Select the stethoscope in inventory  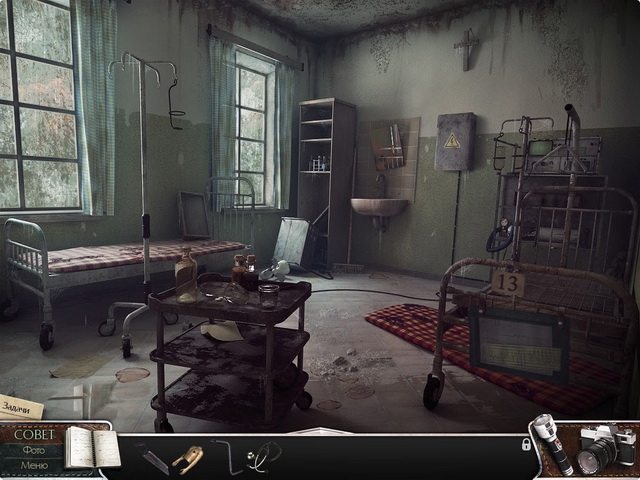264,456
